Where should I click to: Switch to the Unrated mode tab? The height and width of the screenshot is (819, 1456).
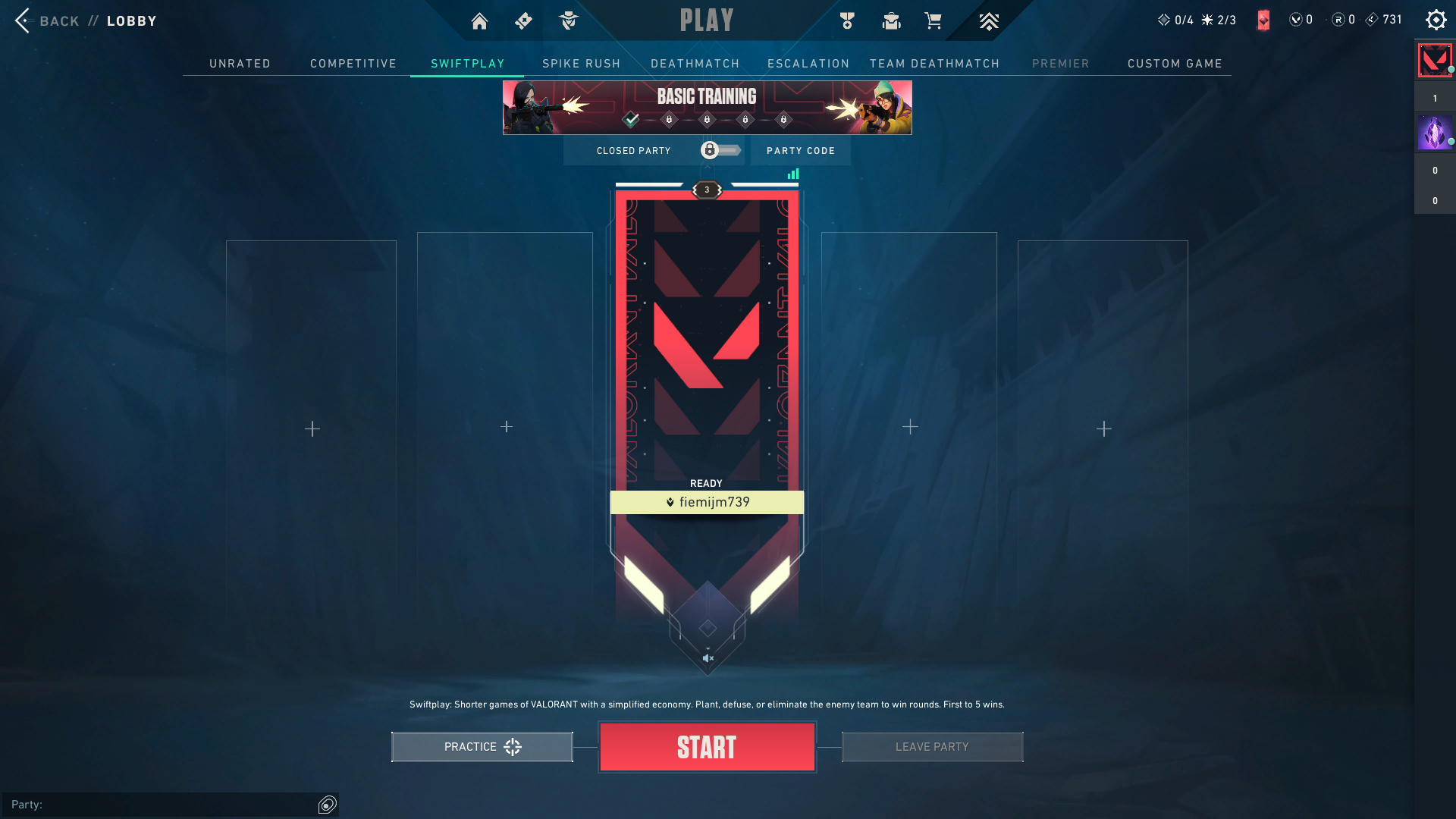coord(240,64)
